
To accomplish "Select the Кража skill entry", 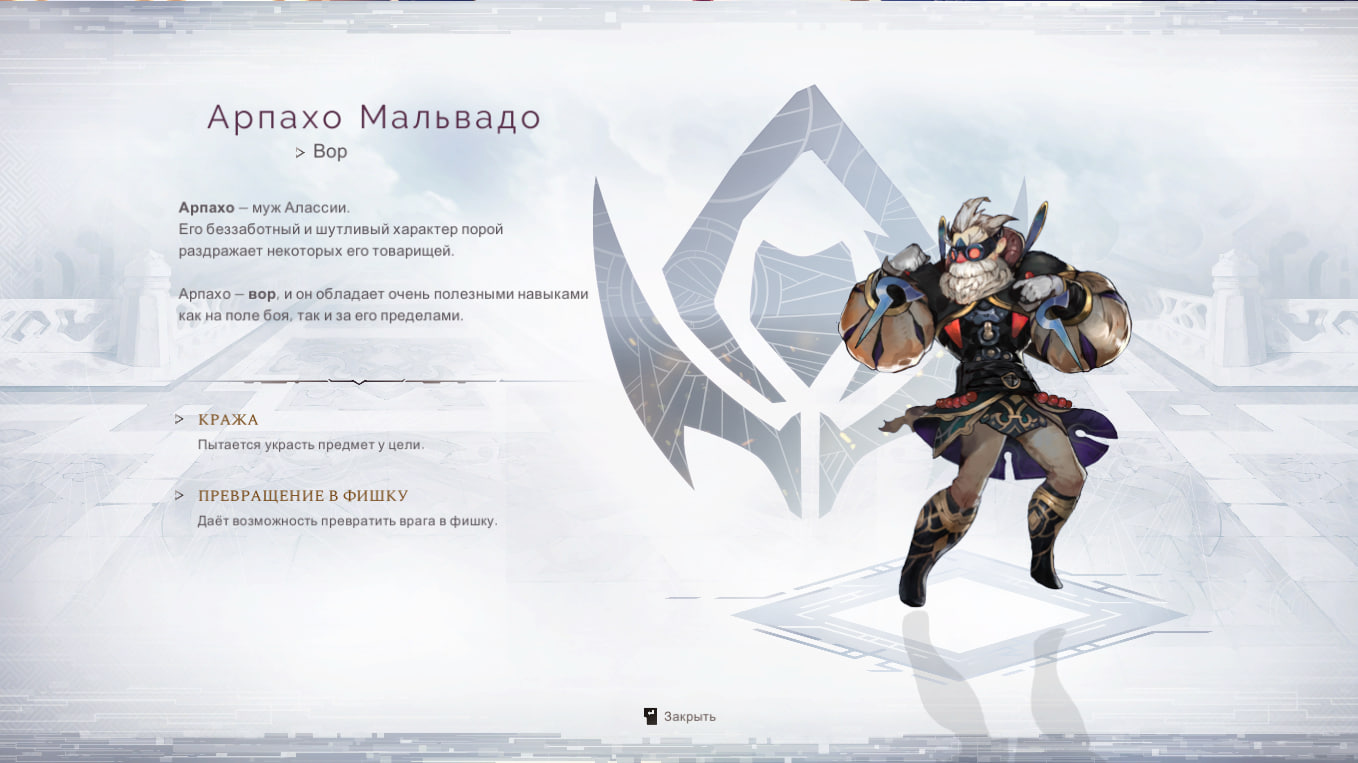I will pos(228,420).
